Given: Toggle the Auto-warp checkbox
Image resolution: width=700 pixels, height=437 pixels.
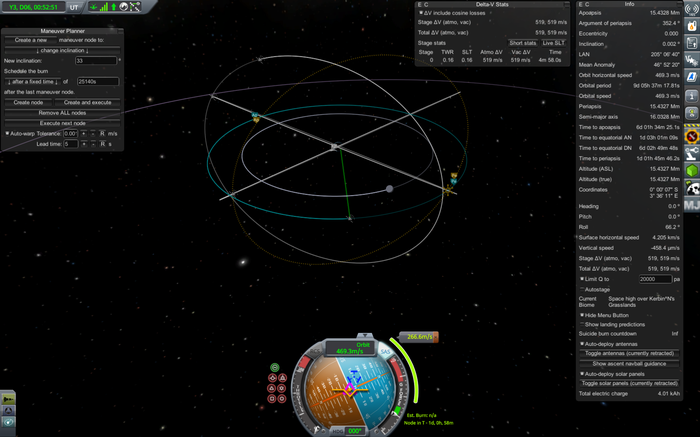Looking at the screenshot, I should tap(8, 133).
